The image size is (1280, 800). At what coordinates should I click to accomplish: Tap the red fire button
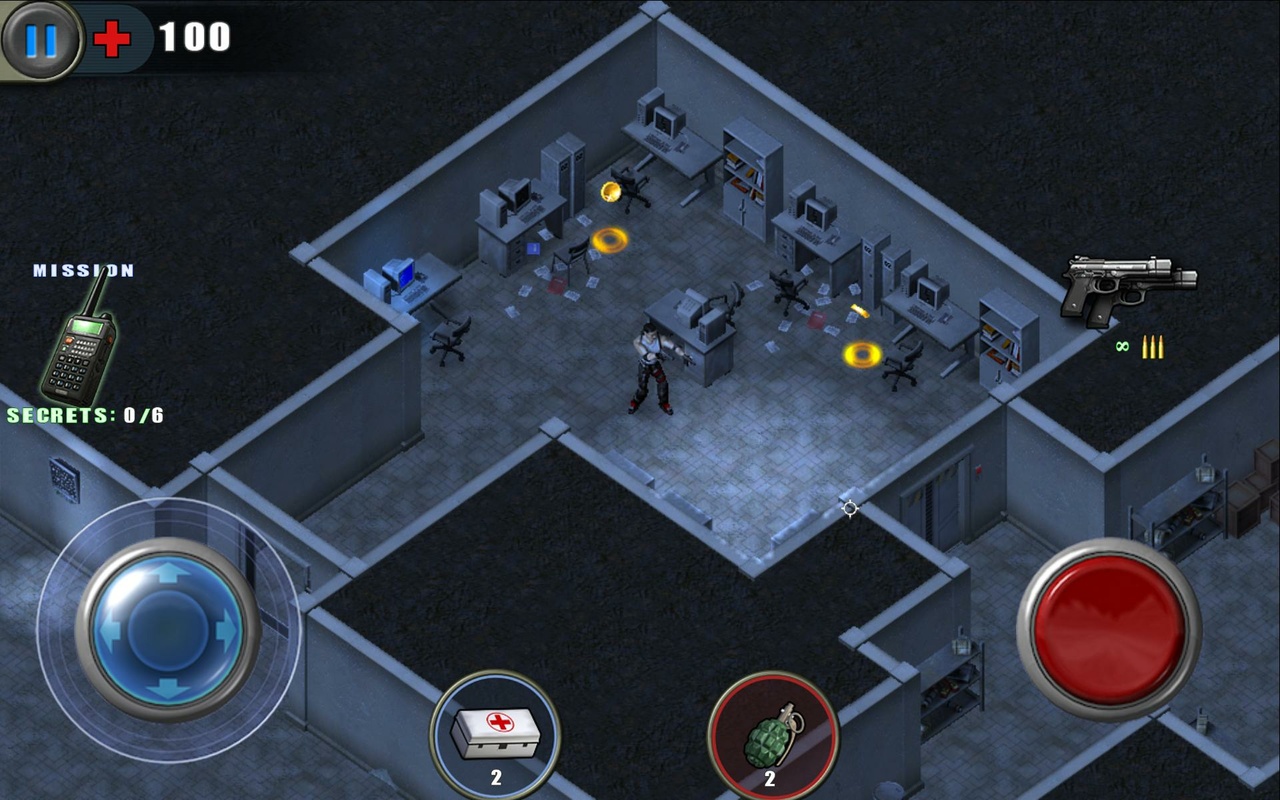coord(1109,629)
